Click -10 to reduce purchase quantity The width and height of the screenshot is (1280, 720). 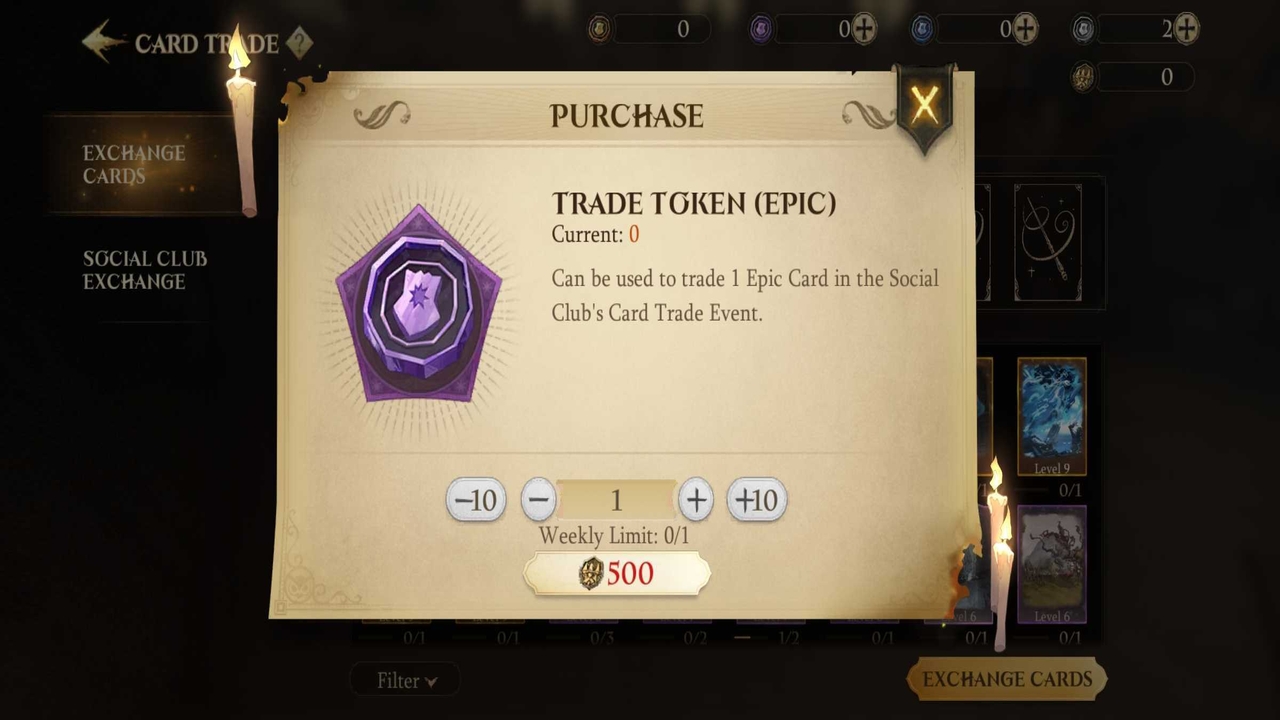[476, 500]
